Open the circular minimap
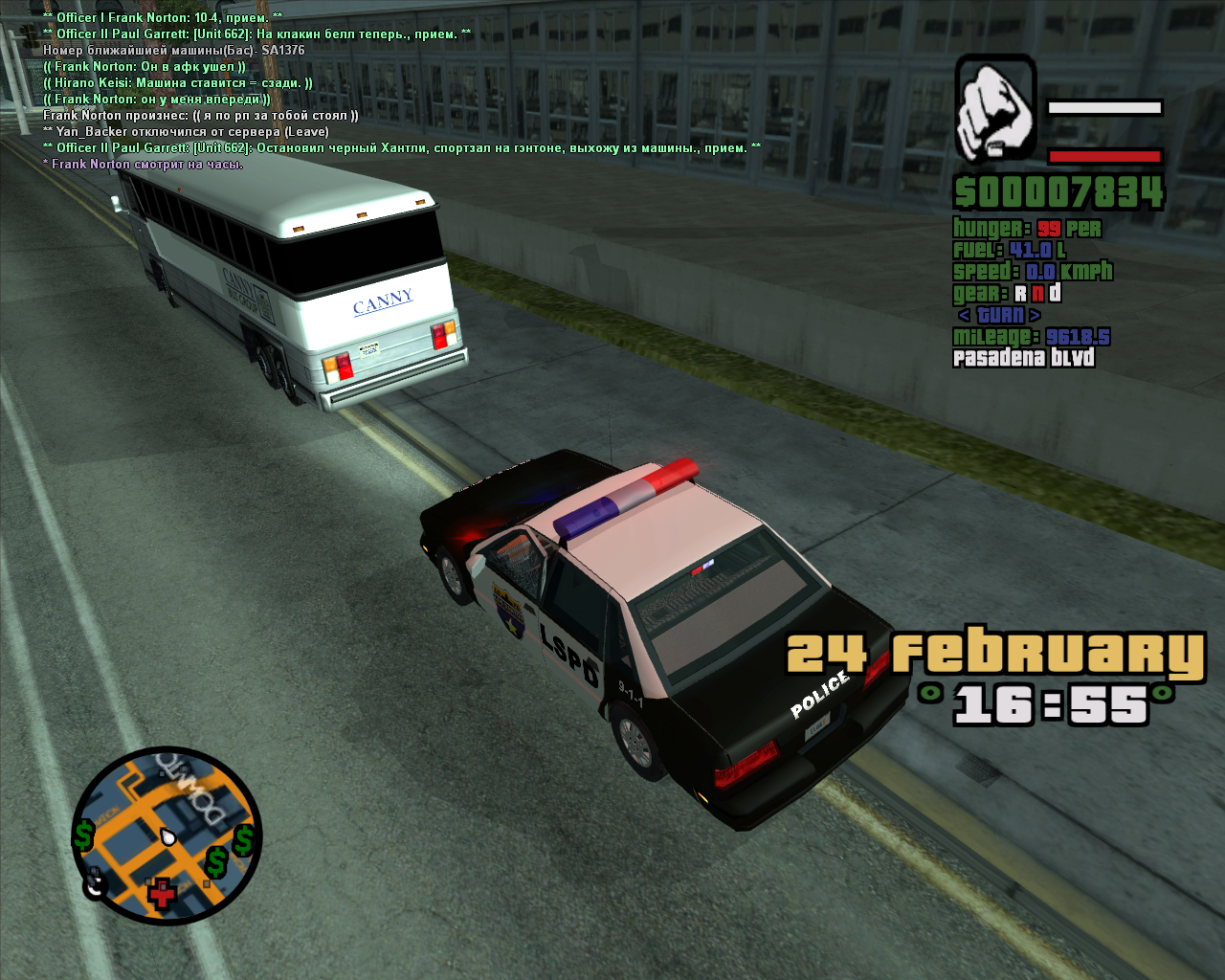Viewport: 1225px width, 980px height. point(167,835)
